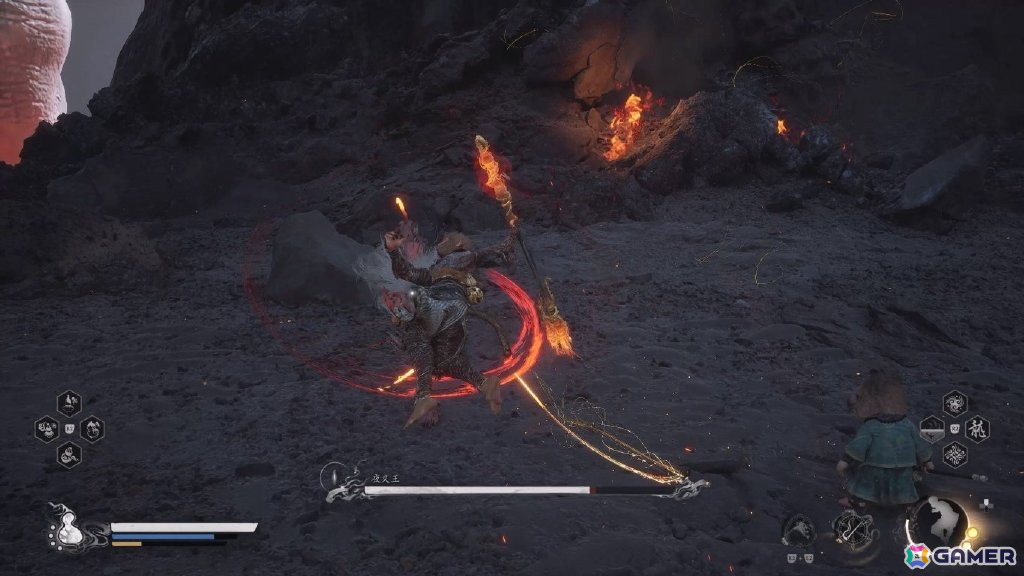The image size is (1024, 576).
Task: Select the top hexagon item slot on left
Action: click(69, 403)
